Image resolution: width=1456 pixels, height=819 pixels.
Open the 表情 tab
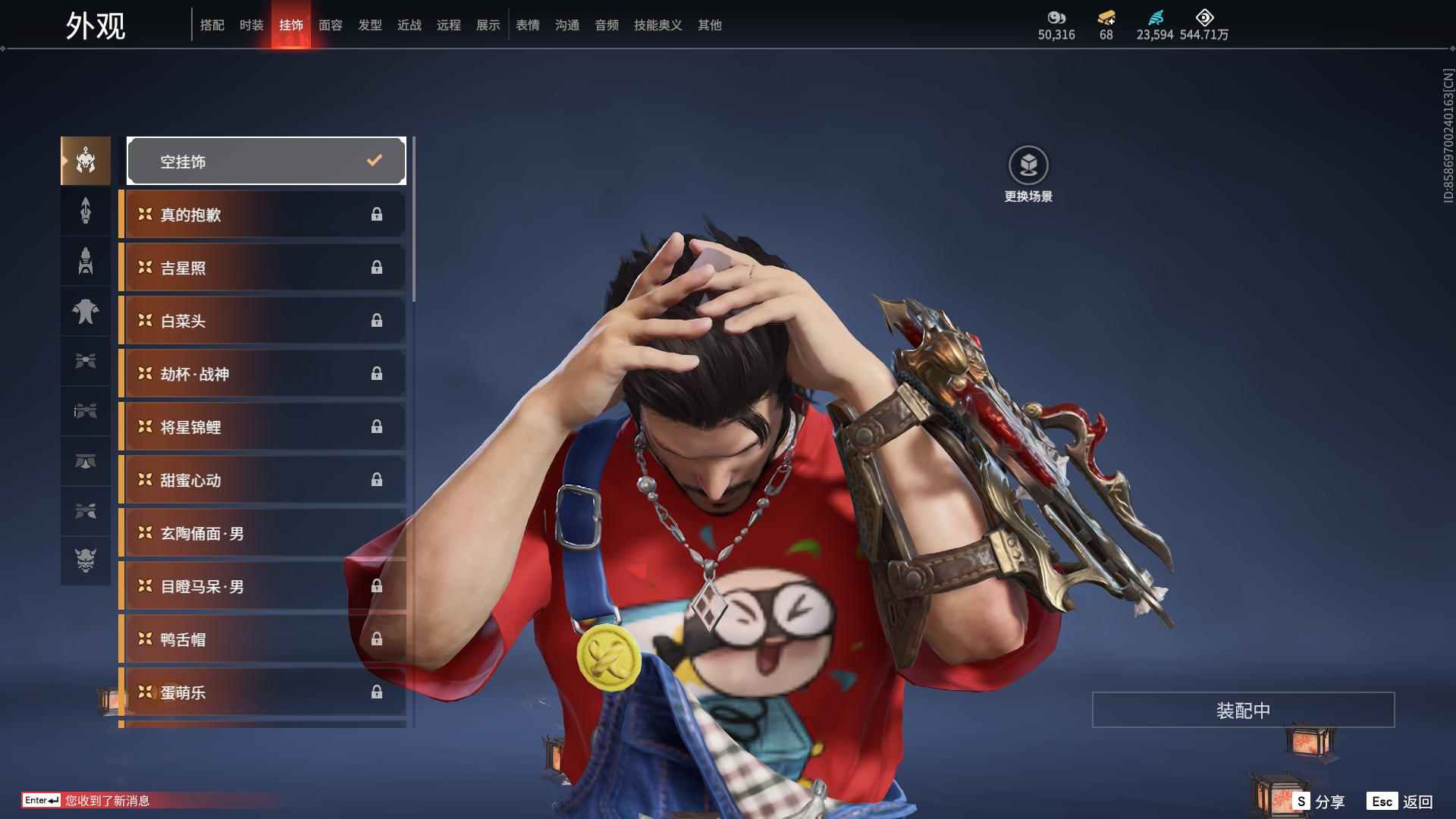click(x=527, y=24)
